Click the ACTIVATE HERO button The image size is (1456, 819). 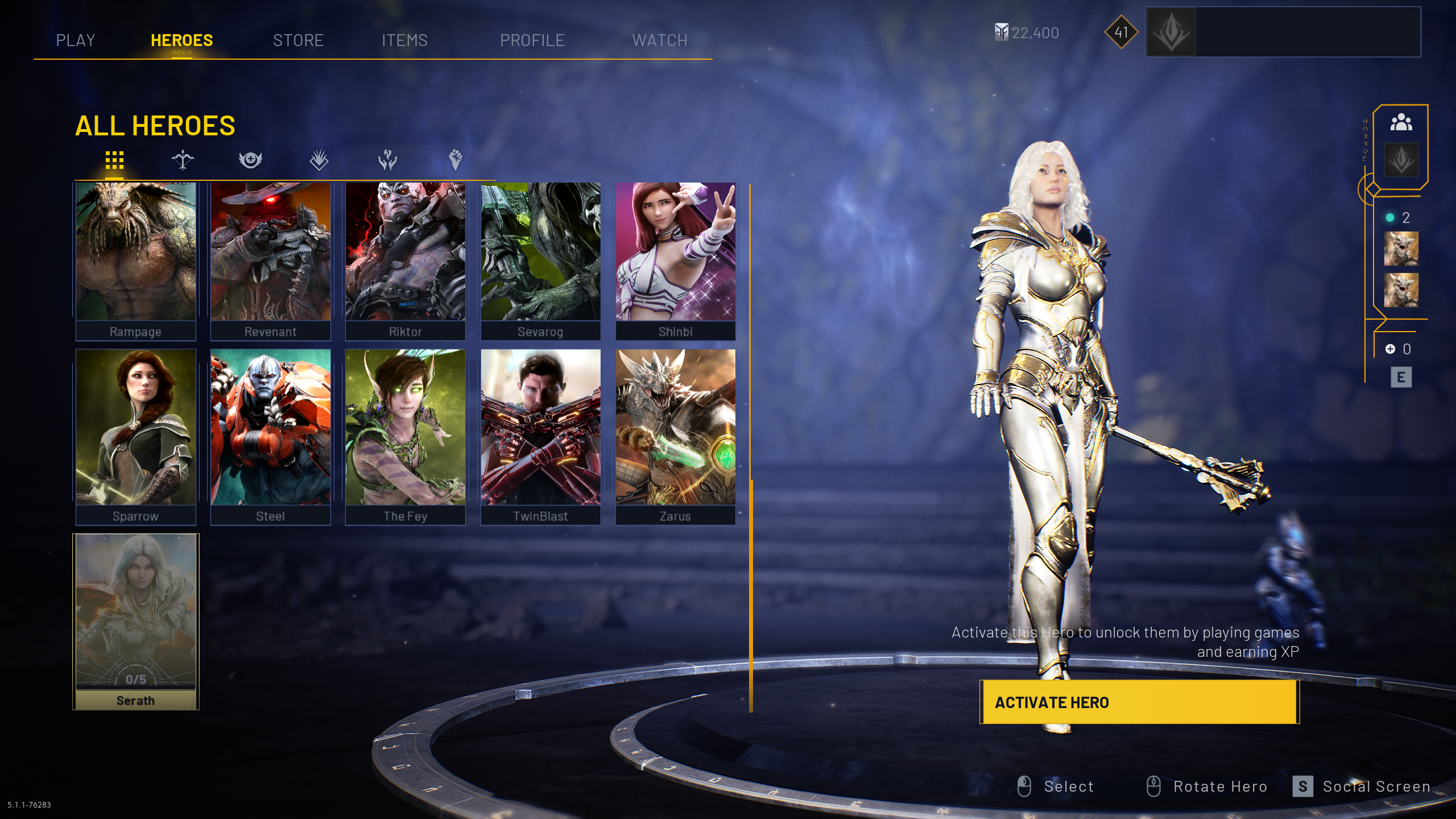click(x=1139, y=702)
